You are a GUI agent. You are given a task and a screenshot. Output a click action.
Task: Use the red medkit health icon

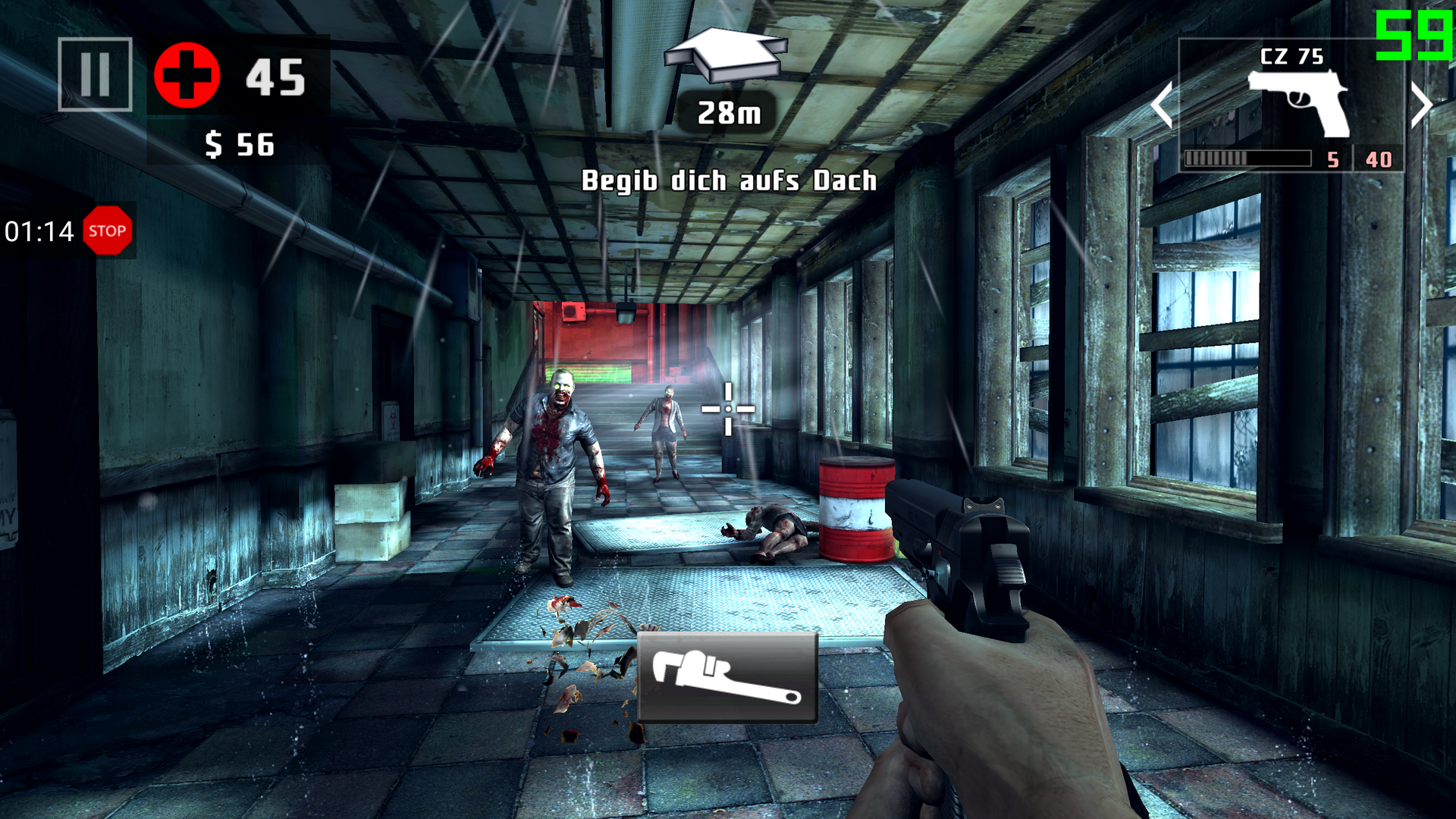tap(187, 76)
